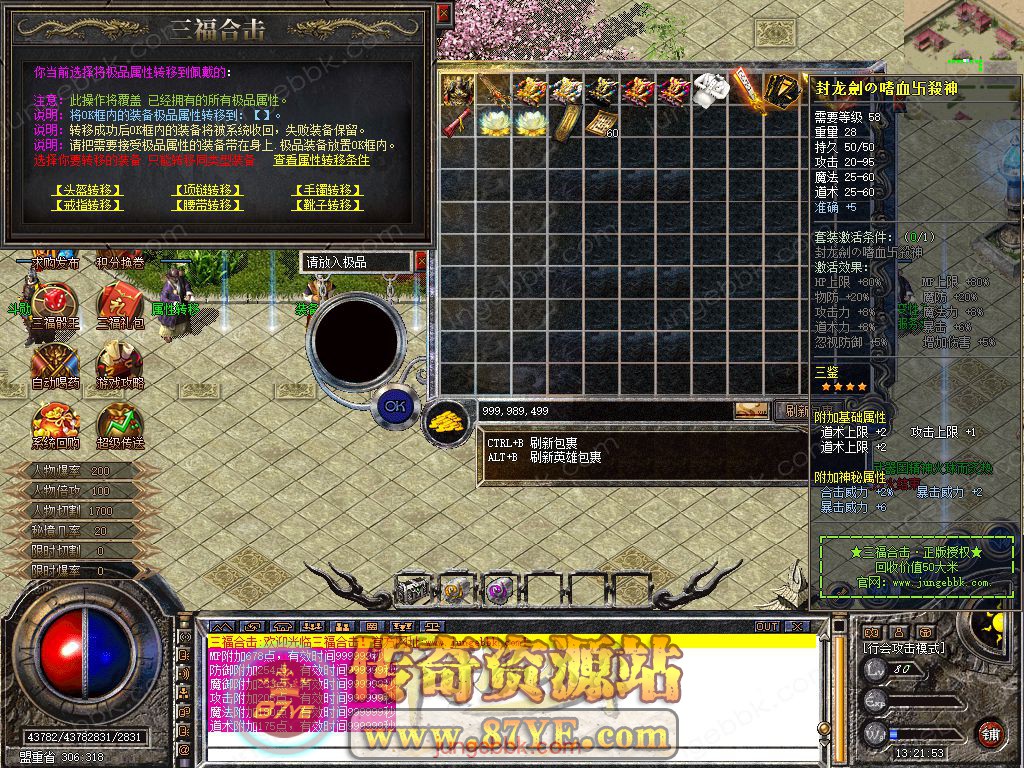The height and width of the screenshot is (768, 1024).
Task: Confirm with the blue OK button
Action: (x=395, y=406)
